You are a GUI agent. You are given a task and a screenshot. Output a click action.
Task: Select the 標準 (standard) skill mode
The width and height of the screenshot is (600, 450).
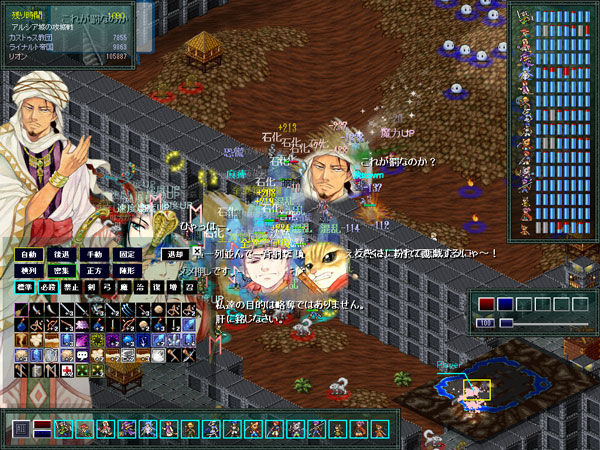(25, 287)
